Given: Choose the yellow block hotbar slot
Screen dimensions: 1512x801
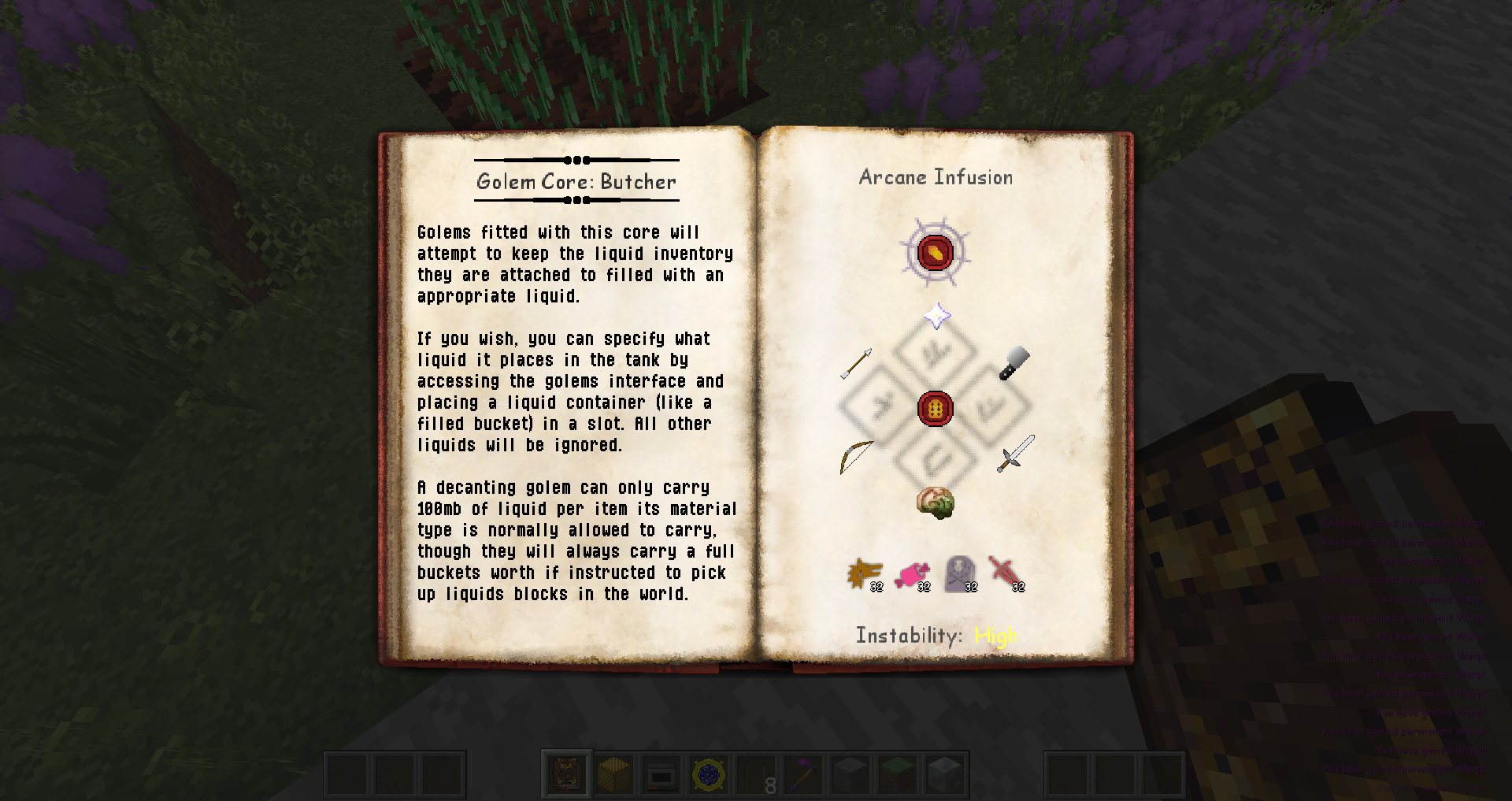Looking at the screenshot, I should coord(614,775).
